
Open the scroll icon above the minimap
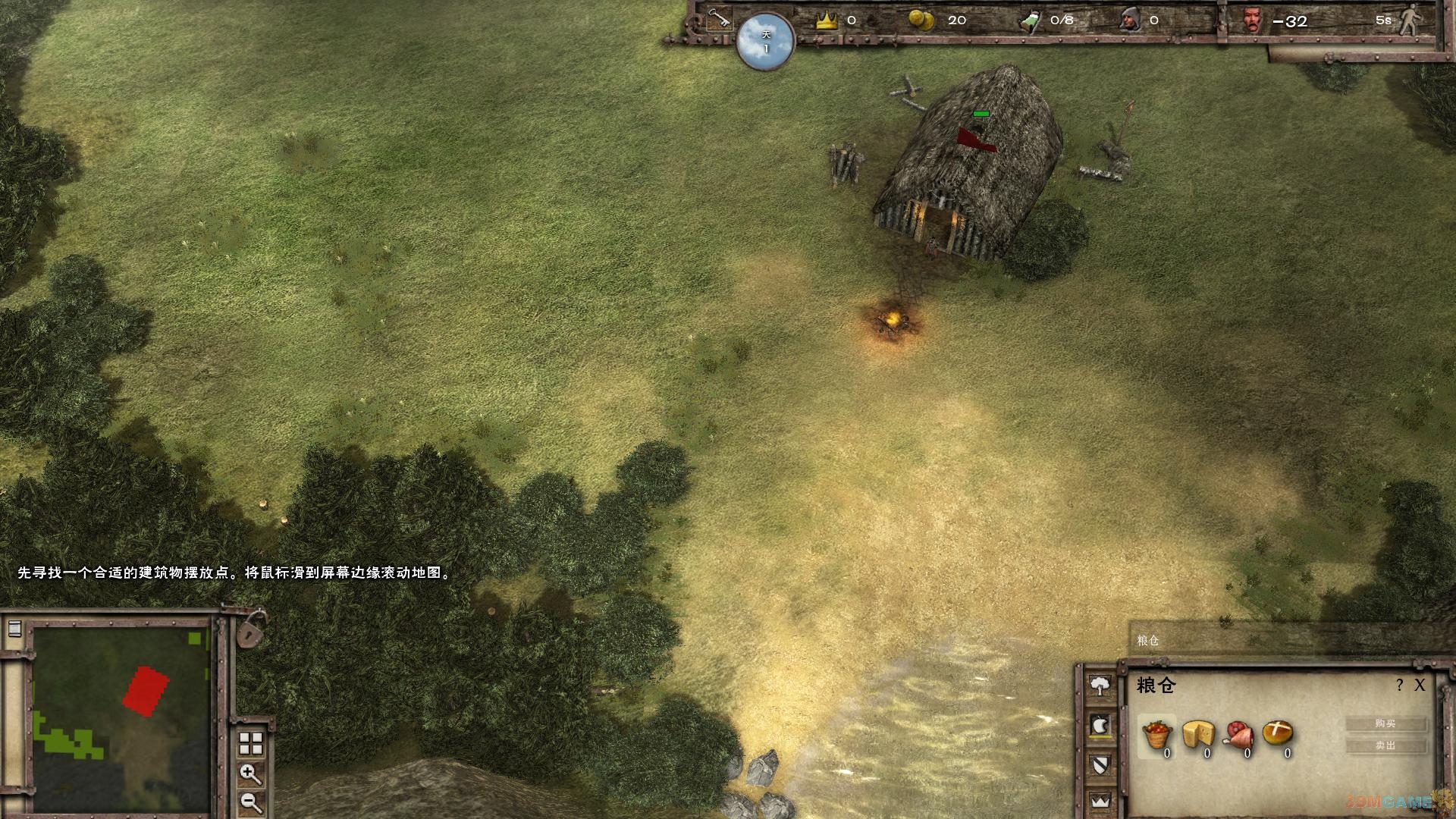[14, 629]
